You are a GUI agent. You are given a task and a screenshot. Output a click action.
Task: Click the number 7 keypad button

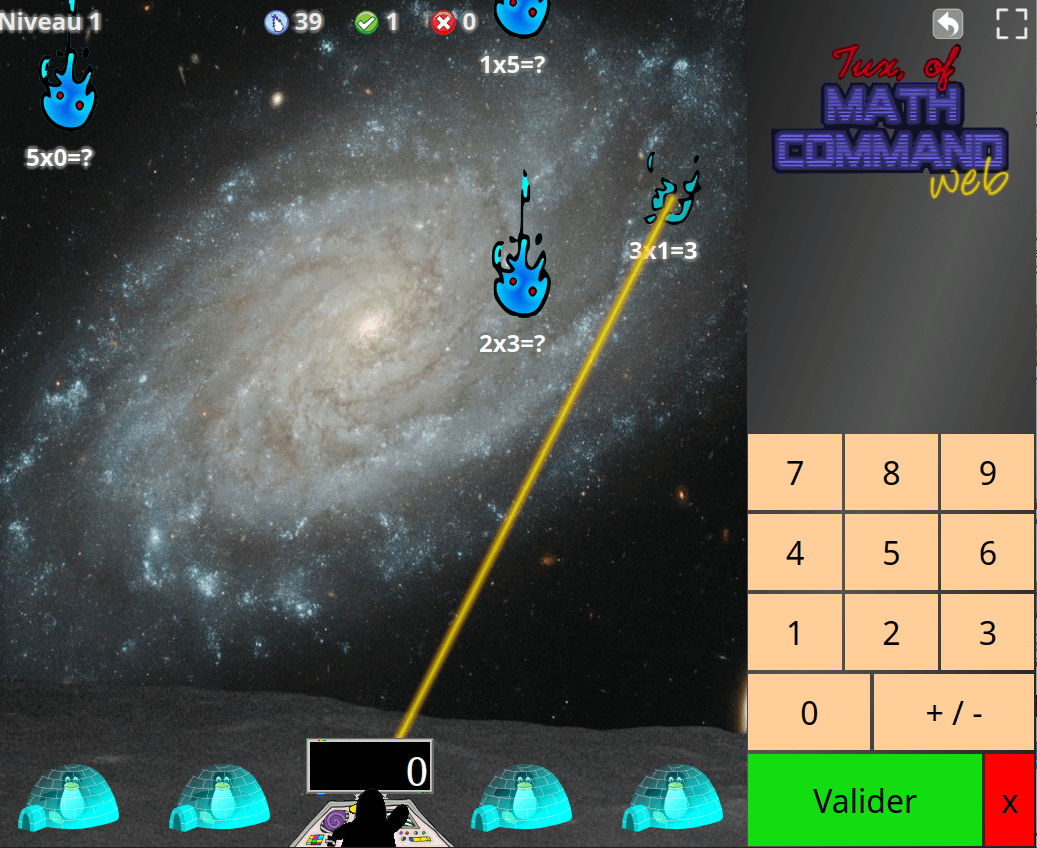click(795, 473)
